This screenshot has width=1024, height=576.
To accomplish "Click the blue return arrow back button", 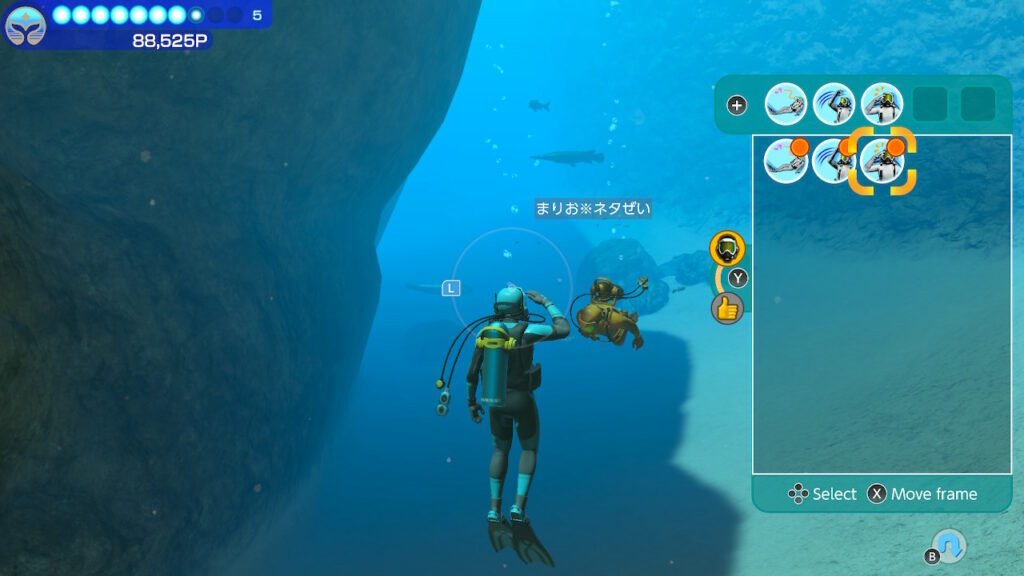I will 949,545.
